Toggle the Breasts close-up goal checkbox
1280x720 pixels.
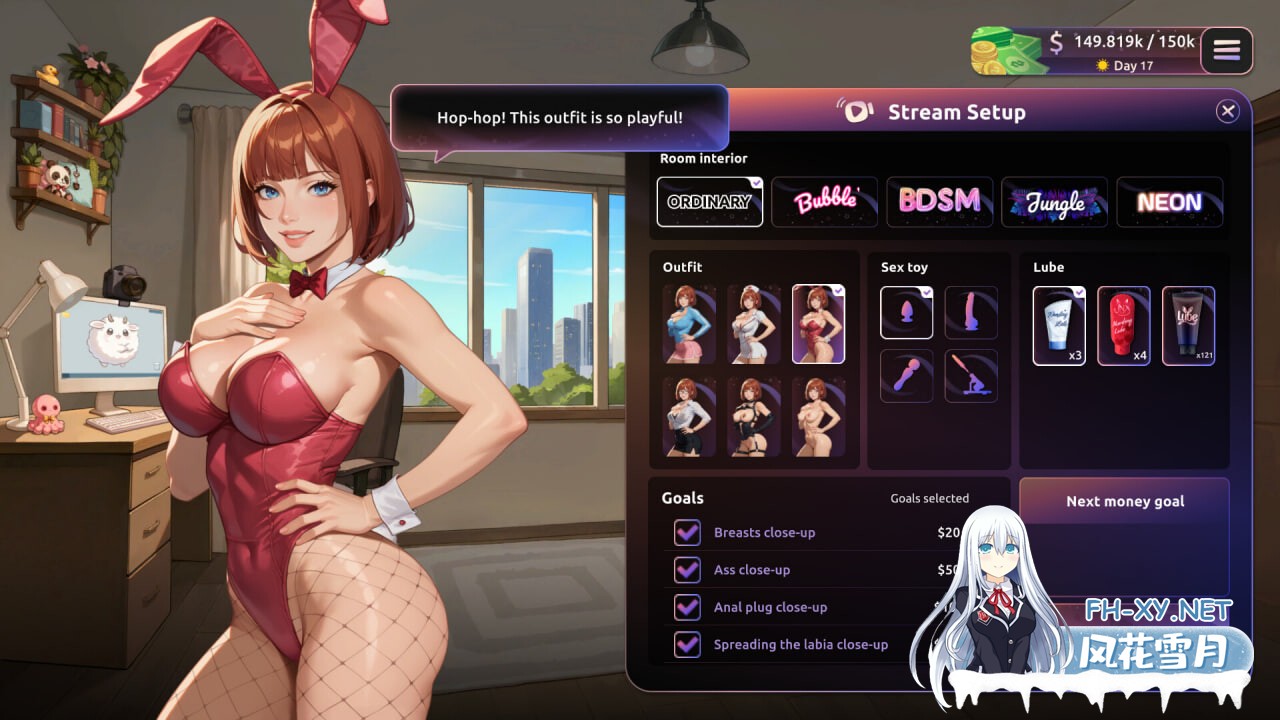pyautogui.click(x=687, y=533)
